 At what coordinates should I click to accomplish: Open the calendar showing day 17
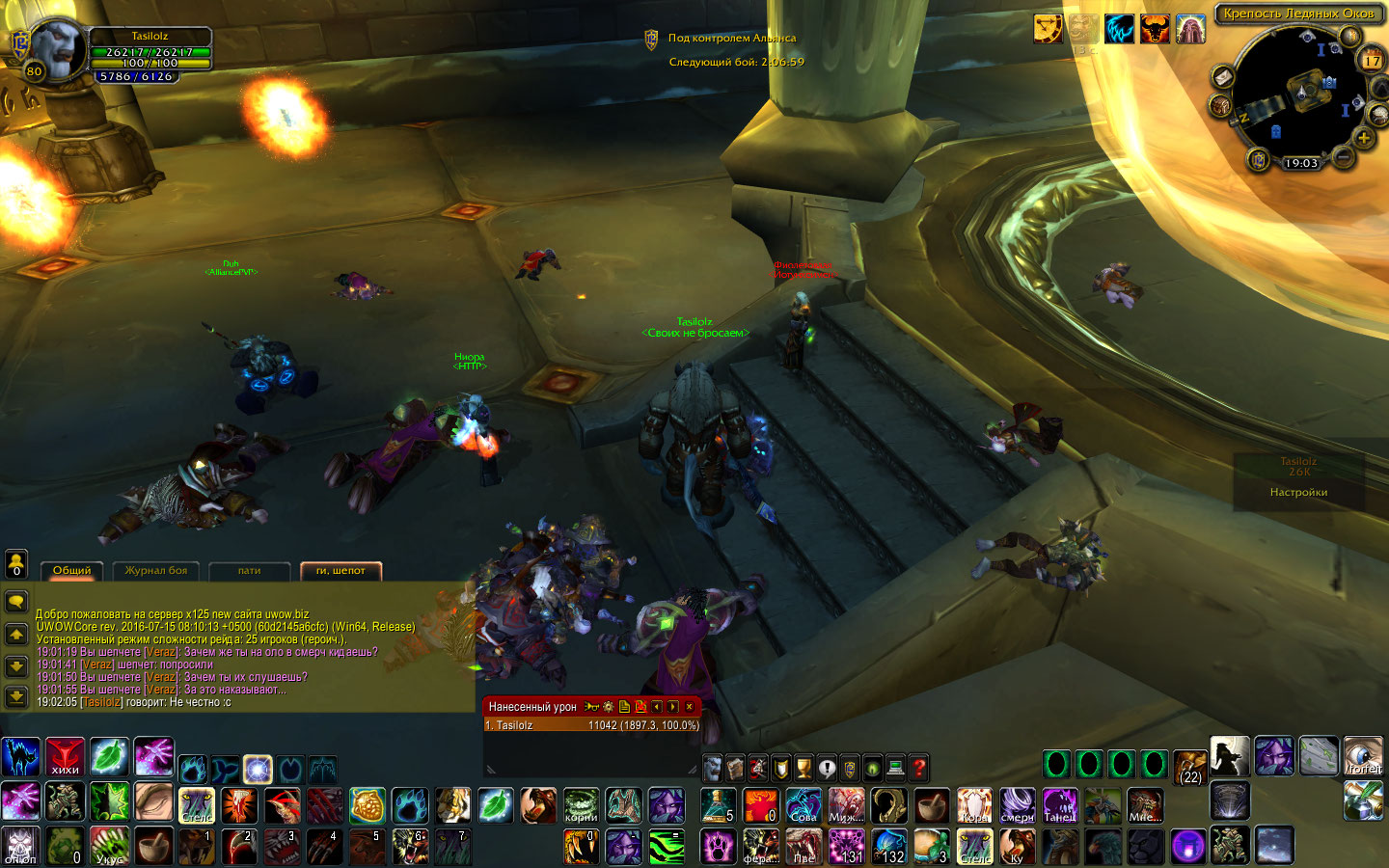1372,61
